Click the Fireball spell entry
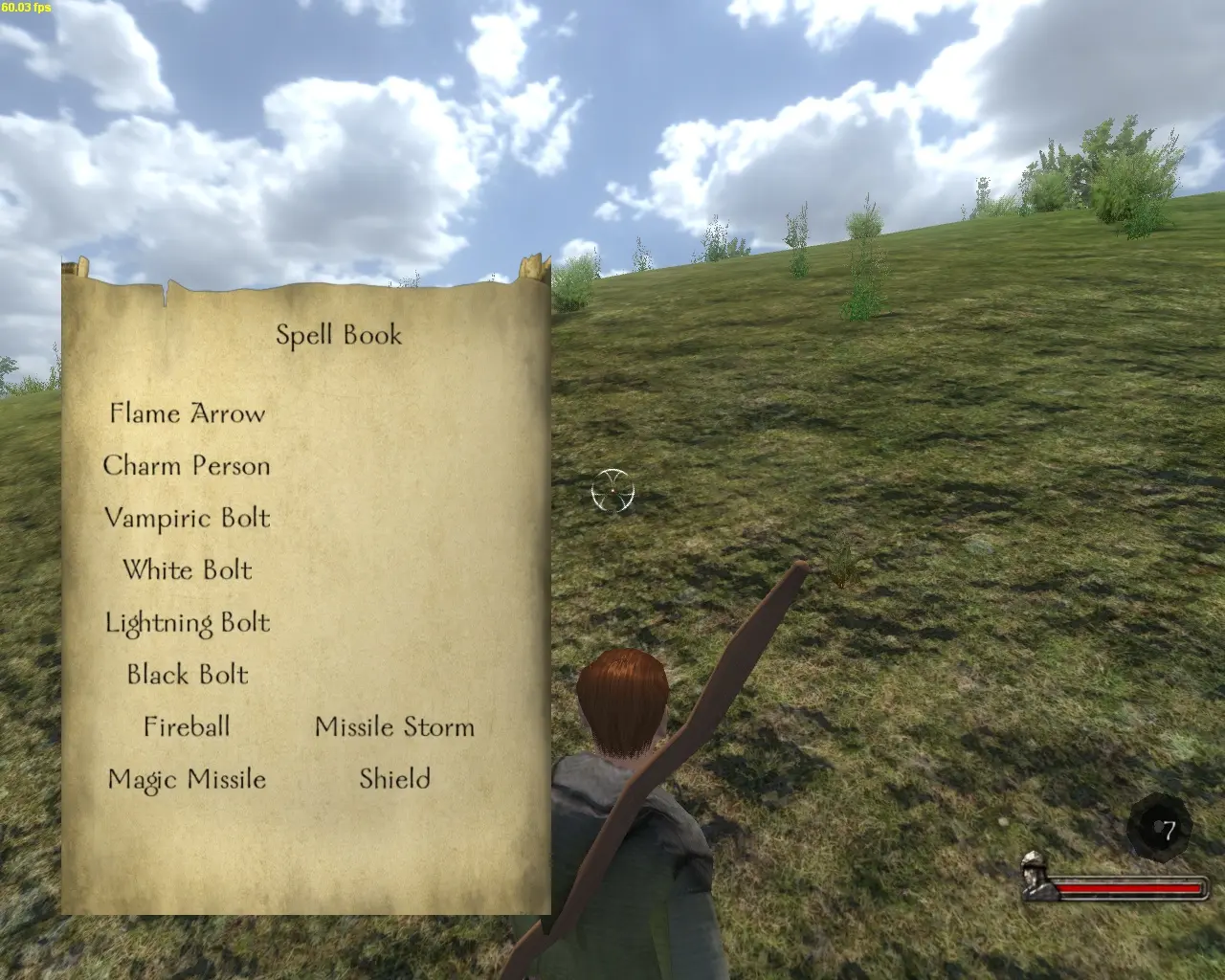The image size is (1225, 980). 187,726
